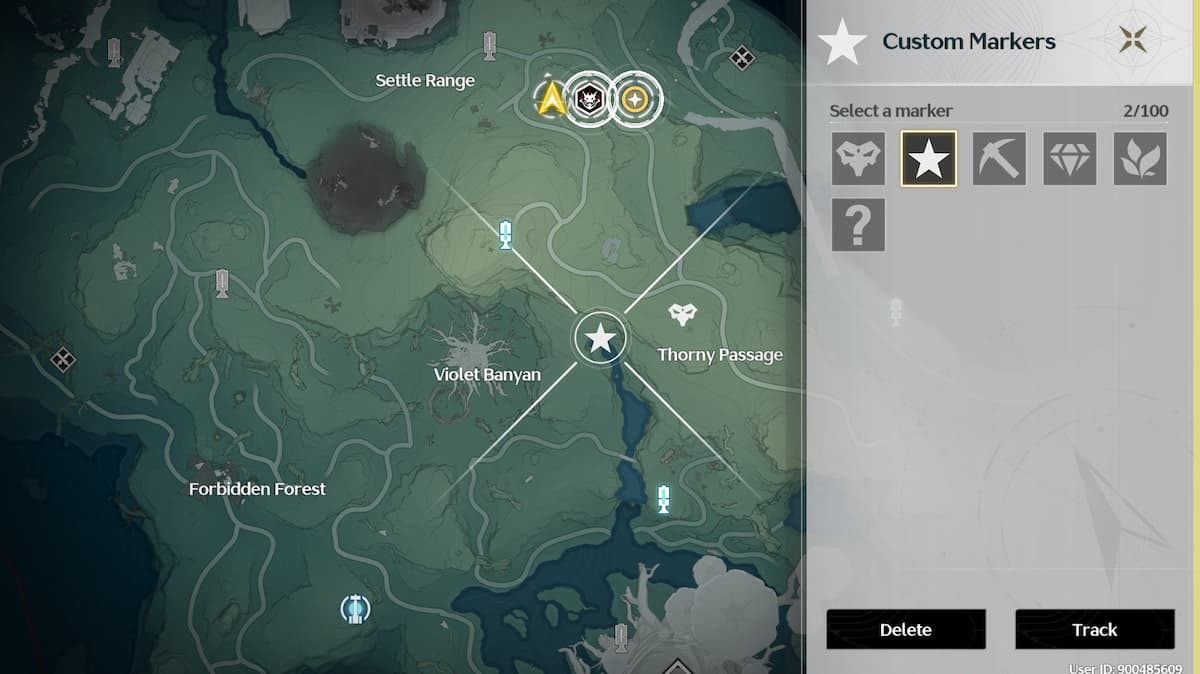Click the yellow player arrow on the map
Viewport: 1200px width, 674px height.
[x=550, y=99]
